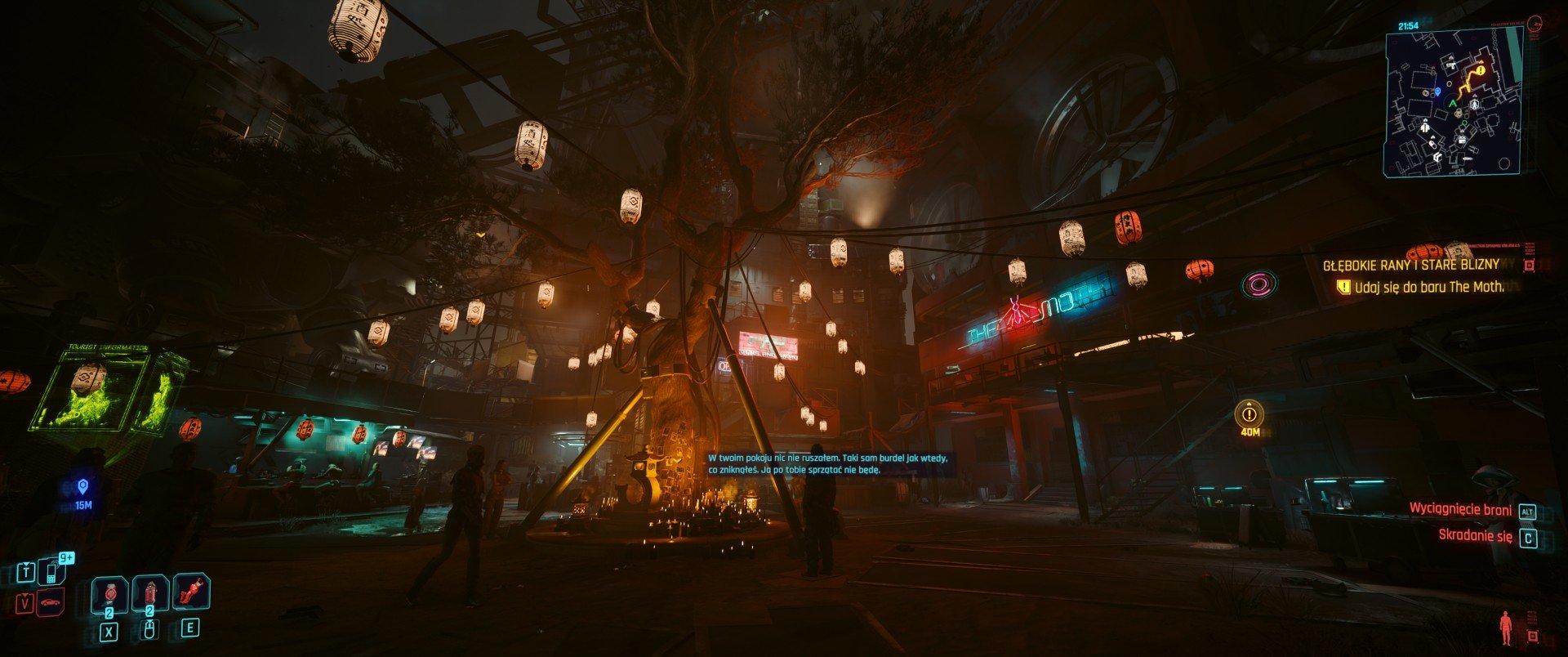Click the blue 15M location pin marker
This screenshot has width=1568, height=657.
pos(82,488)
